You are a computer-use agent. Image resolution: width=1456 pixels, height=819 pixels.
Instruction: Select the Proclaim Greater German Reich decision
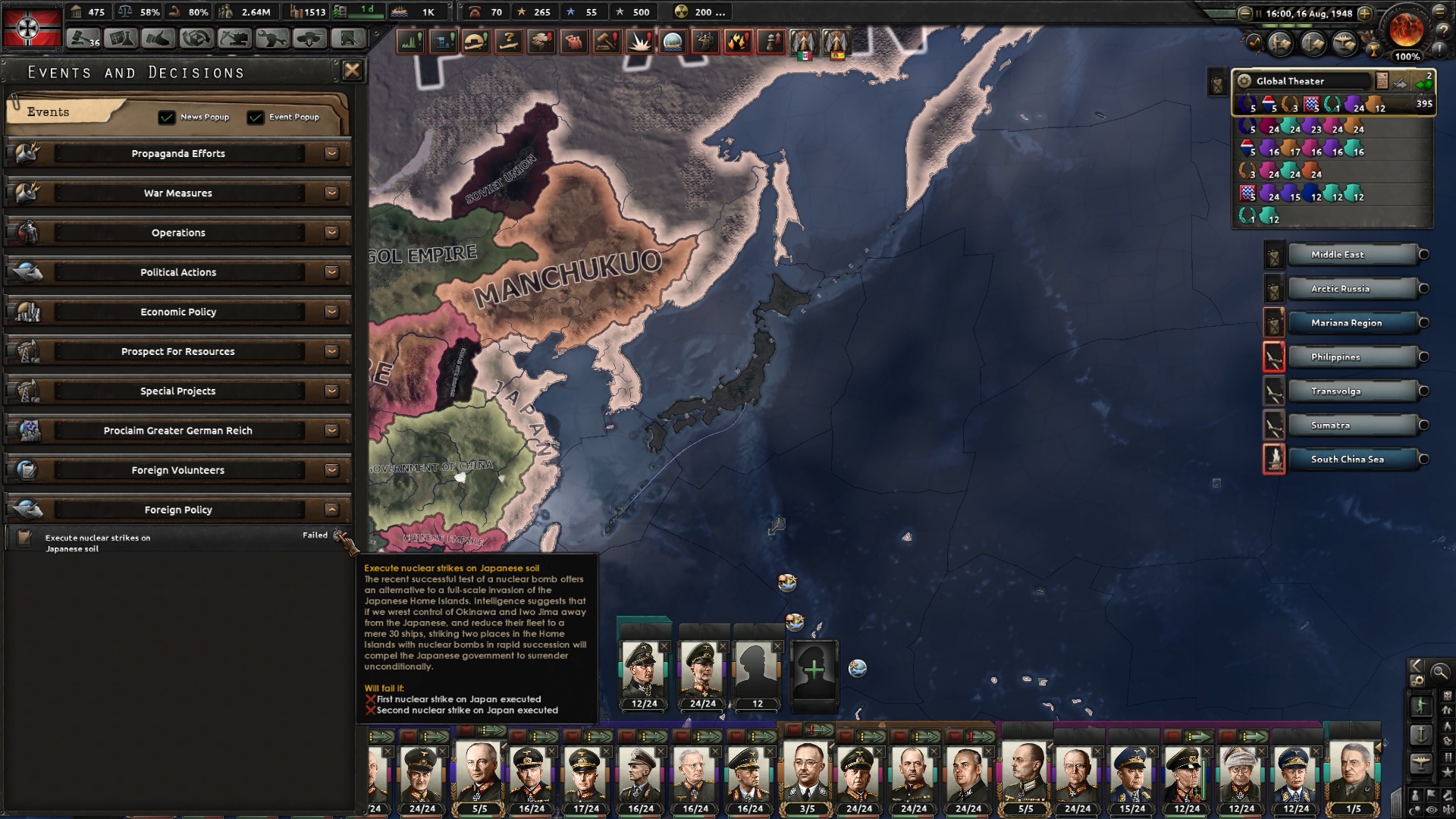click(178, 430)
